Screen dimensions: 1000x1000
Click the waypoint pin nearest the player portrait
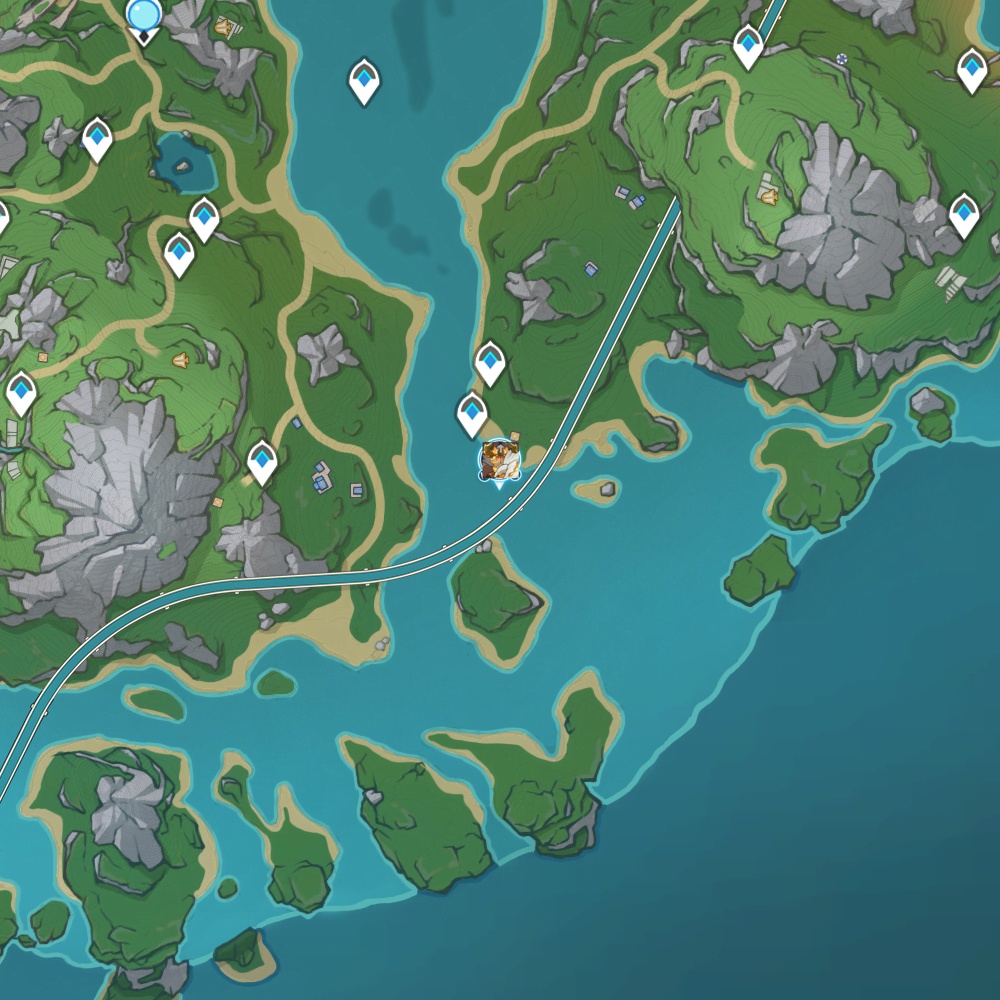pyautogui.click(x=472, y=413)
